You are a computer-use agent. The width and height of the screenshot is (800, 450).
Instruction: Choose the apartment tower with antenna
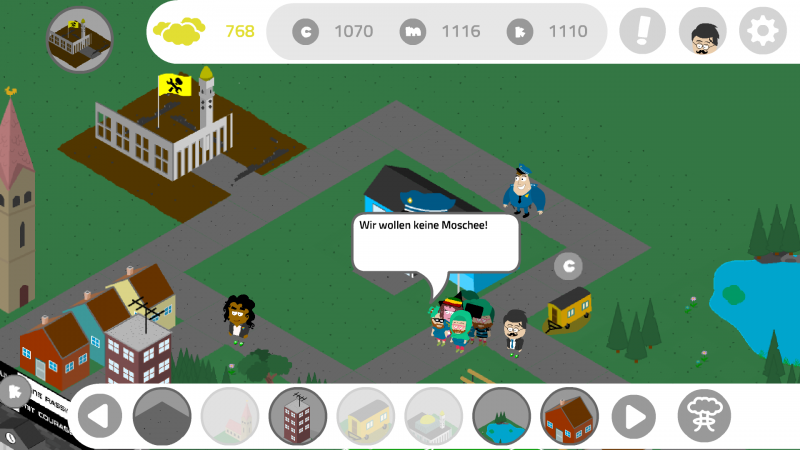[298, 415]
